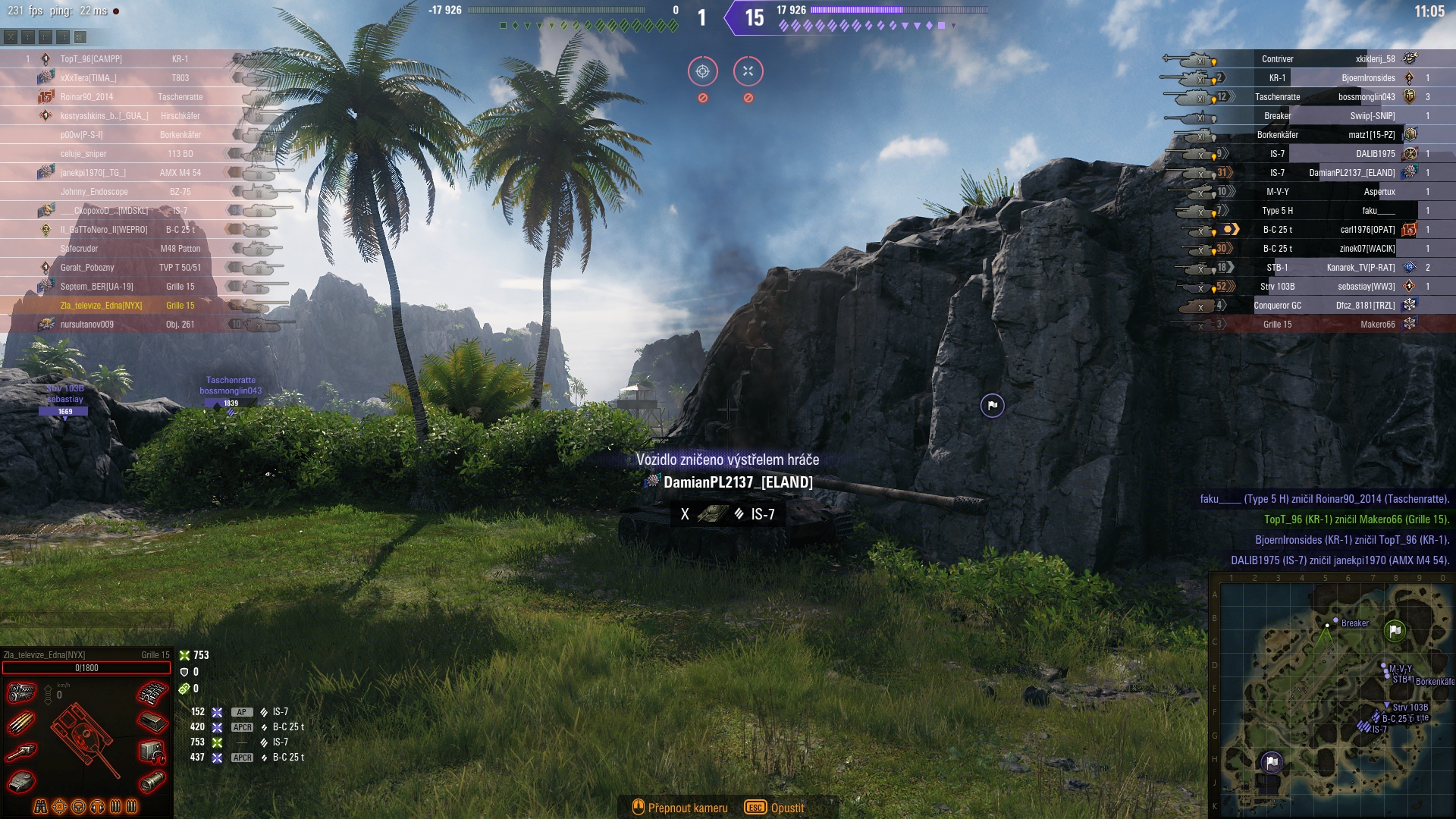The width and height of the screenshot is (1456, 819).
Task: Select the engine module icon
Action: click(x=22, y=692)
